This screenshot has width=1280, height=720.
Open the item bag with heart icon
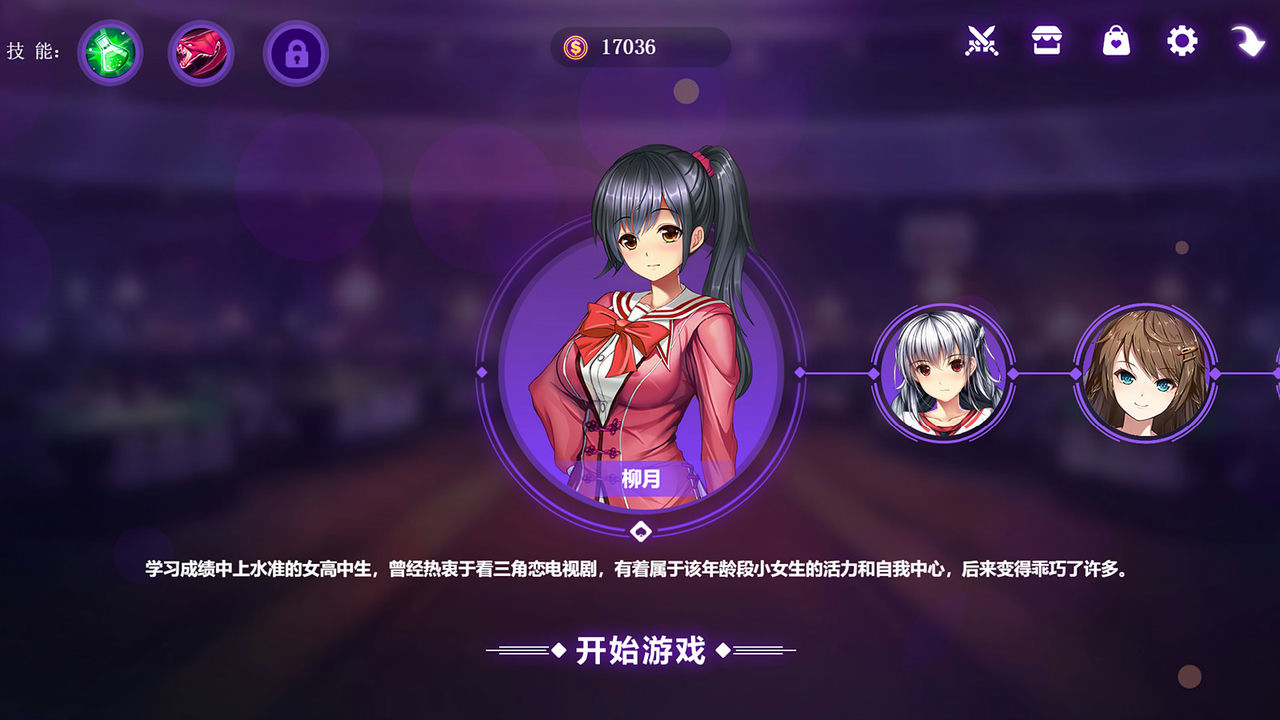click(1114, 42)
